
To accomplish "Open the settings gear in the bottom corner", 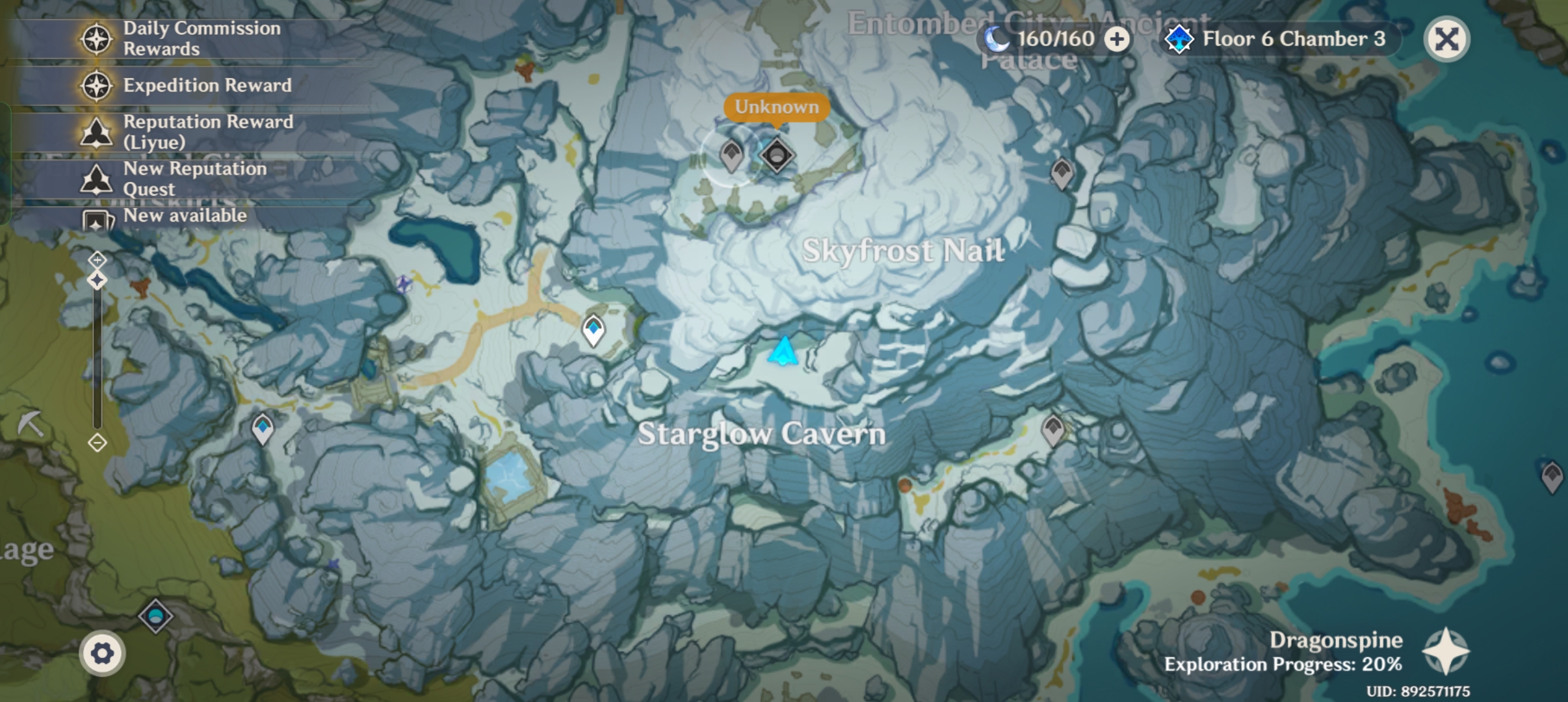I will pyautogui.click(x=103, y=652).
